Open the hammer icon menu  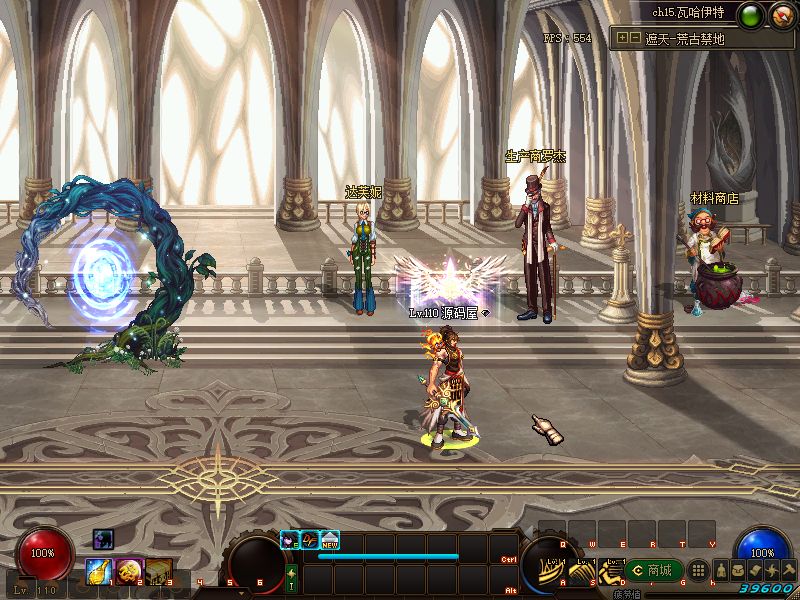click(x=787, y=570)
